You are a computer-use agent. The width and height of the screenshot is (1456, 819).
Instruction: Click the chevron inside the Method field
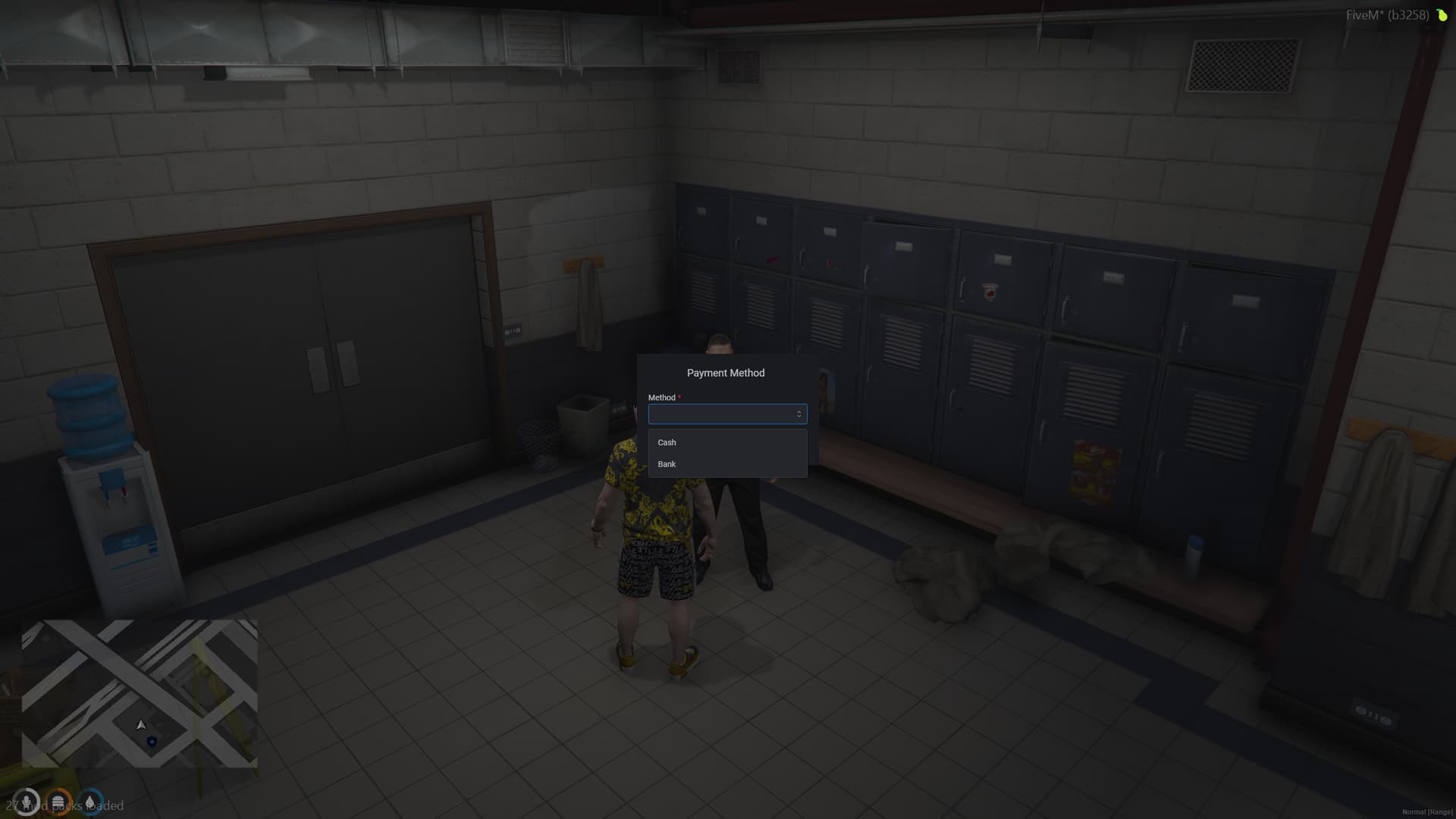(x=799, y=414)
